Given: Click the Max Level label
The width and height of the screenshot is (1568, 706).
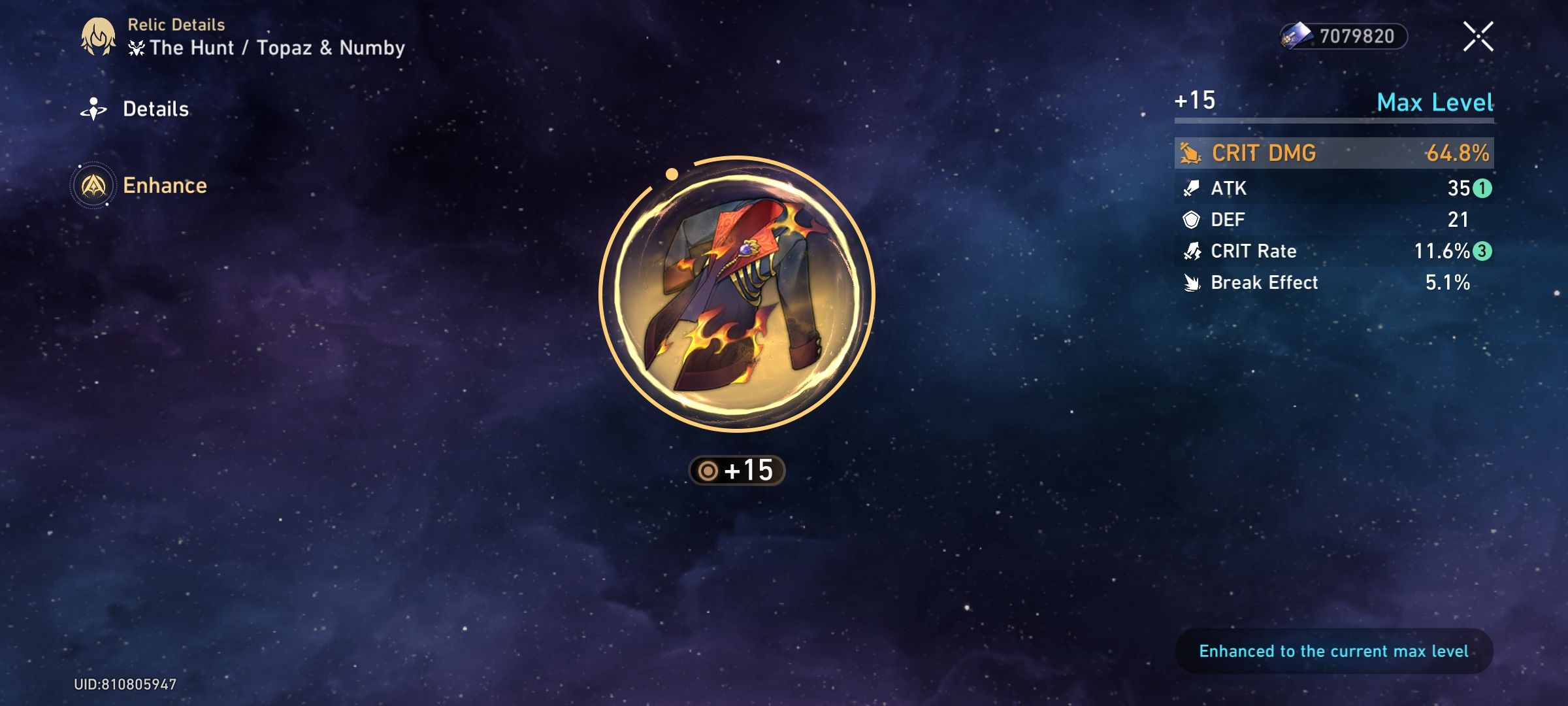Looking at the screenshot, I should pyautogui.click(x=1435, y=103).
